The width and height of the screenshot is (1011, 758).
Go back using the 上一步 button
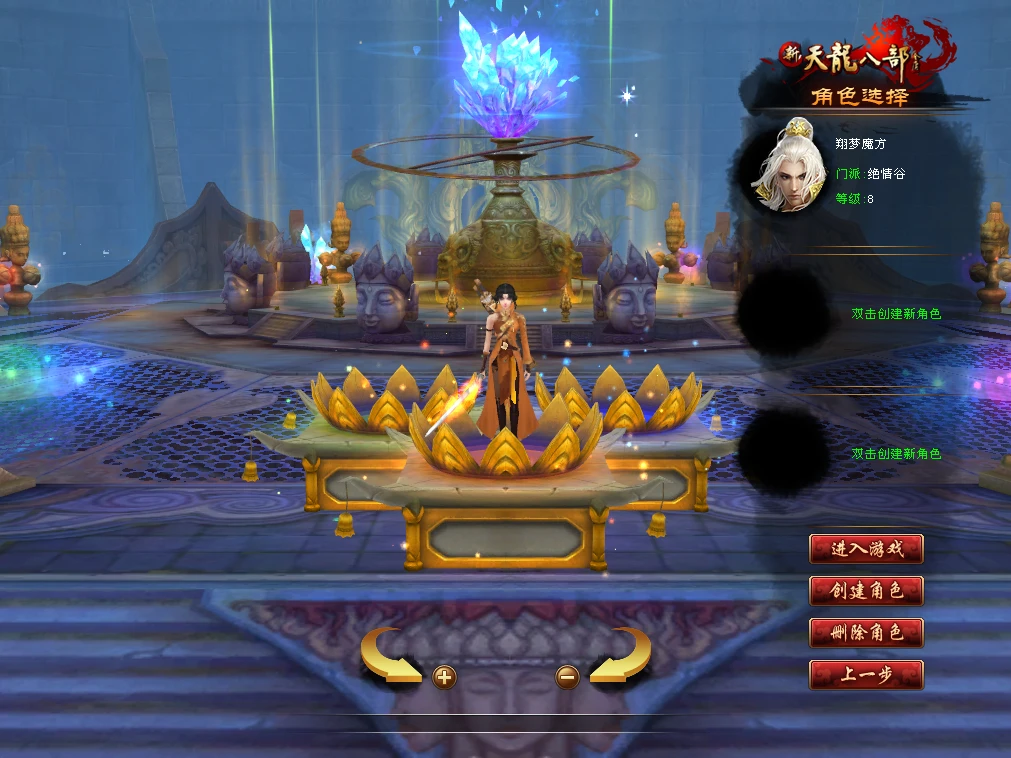coord(866,675)
